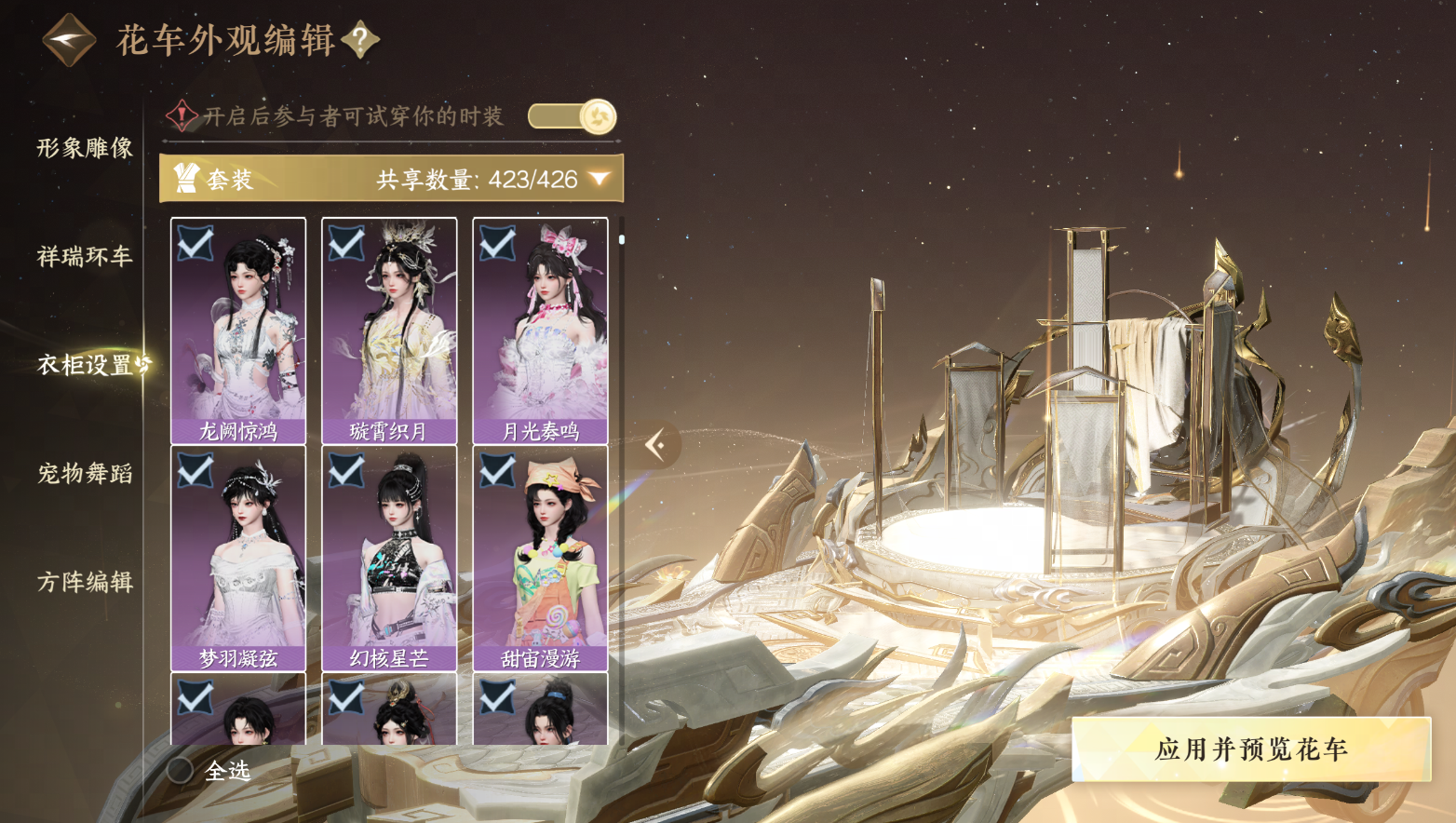The image size is (1456, 823).
Task: Tick the 全选 select-all option
Action: [181, 770]
